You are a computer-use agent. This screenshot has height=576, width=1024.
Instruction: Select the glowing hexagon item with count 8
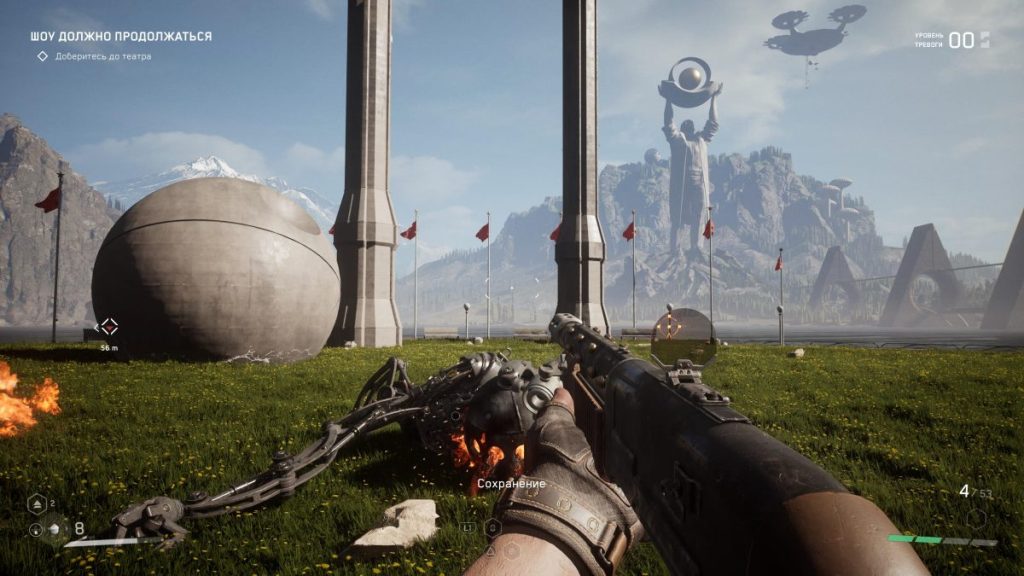pos(56,529)
